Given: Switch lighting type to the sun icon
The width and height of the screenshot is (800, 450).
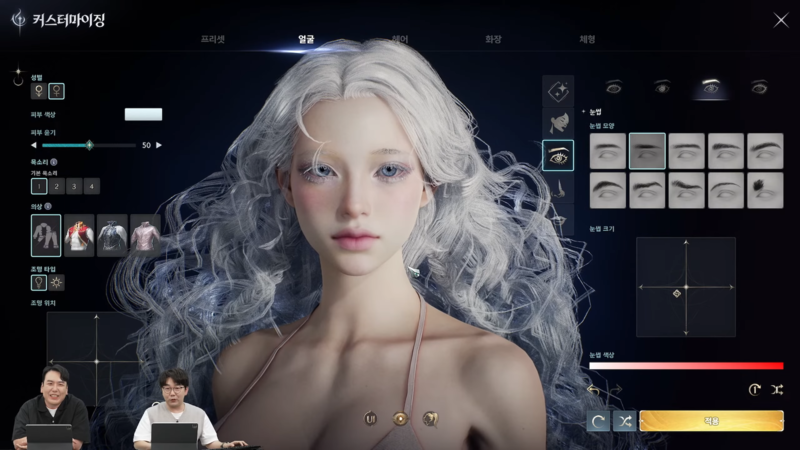Looking at the screenshot, I should tap(57, 282).
